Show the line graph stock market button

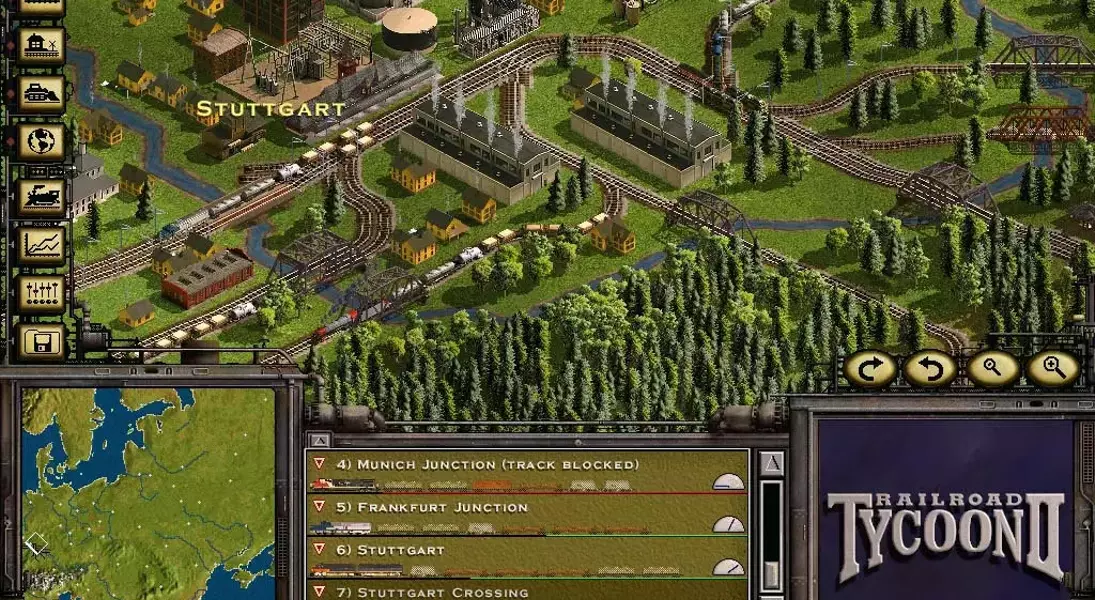pos(41,243)
